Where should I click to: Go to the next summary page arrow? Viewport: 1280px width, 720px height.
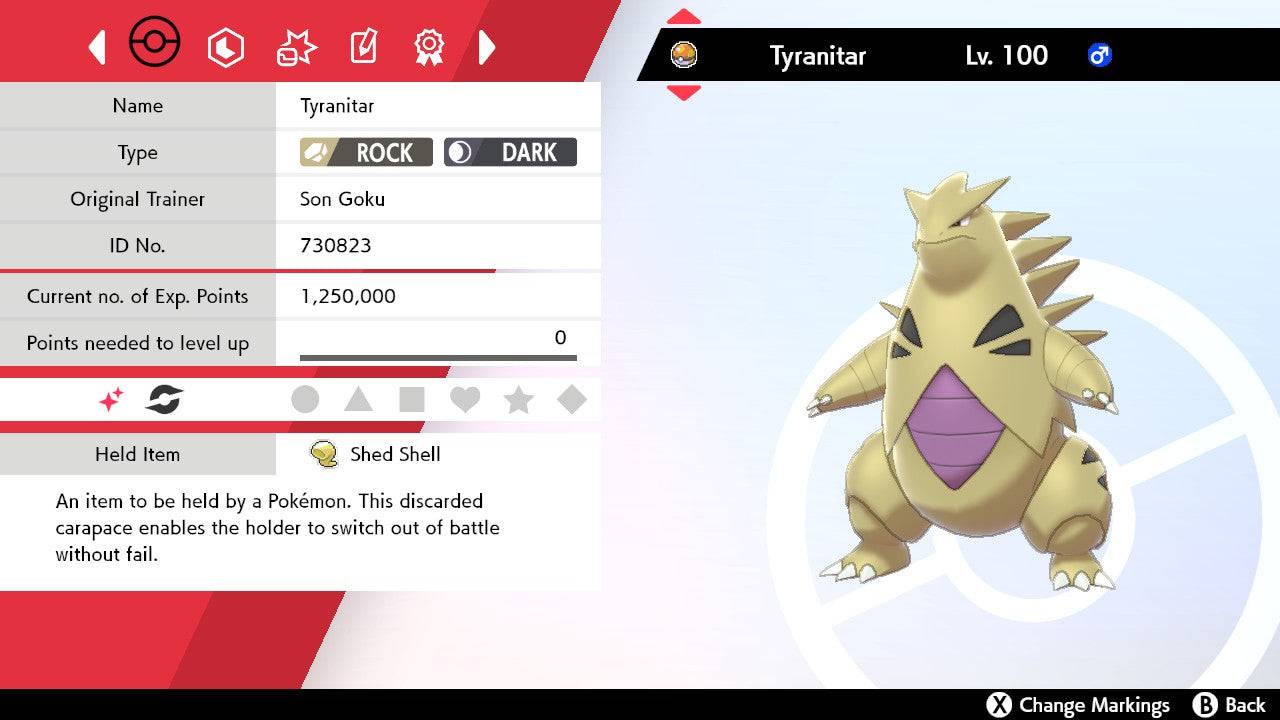(x=487, y=47)
